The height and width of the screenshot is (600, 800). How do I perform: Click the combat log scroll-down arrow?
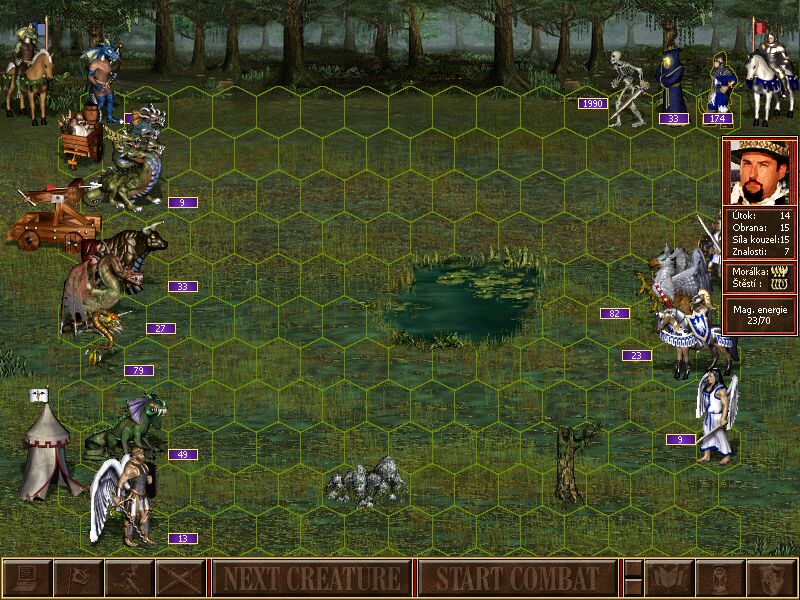(x=633, y=587)
